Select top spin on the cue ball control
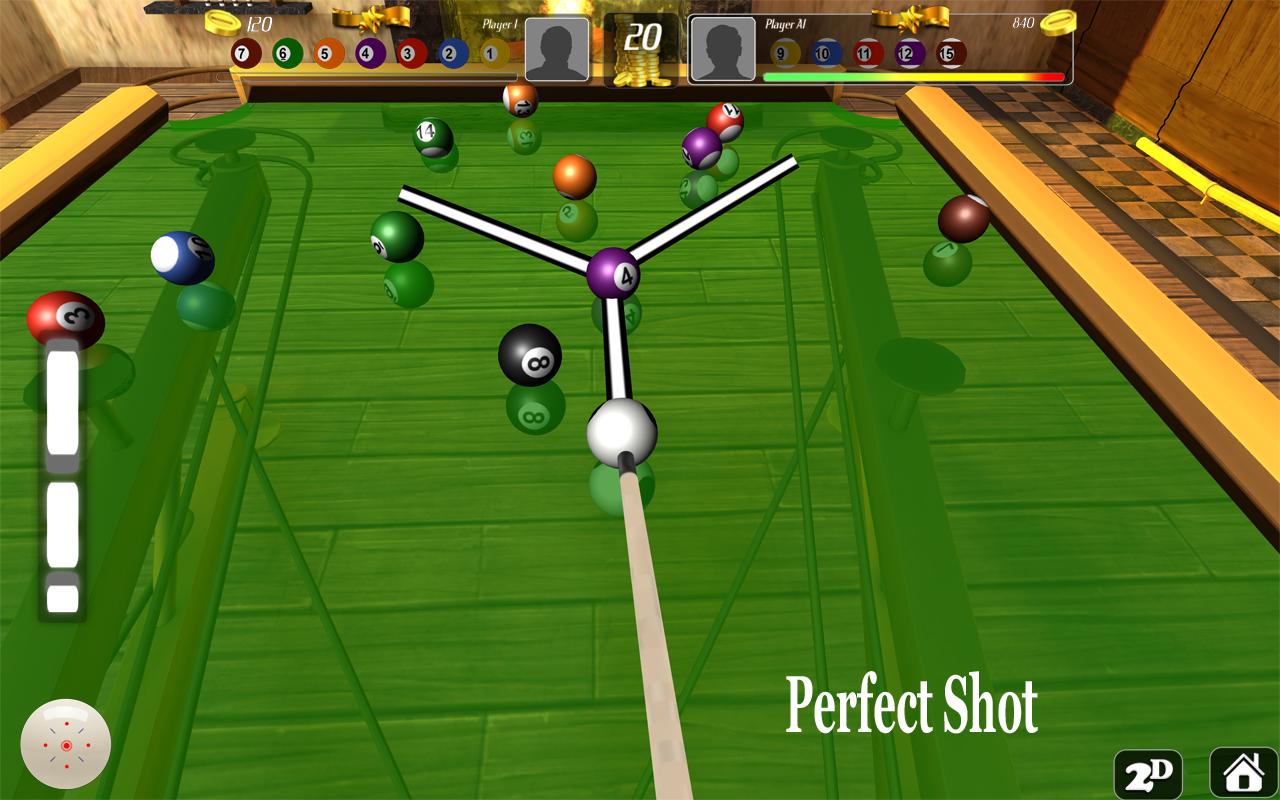1280x800 pixels. [x=67, y=724]
